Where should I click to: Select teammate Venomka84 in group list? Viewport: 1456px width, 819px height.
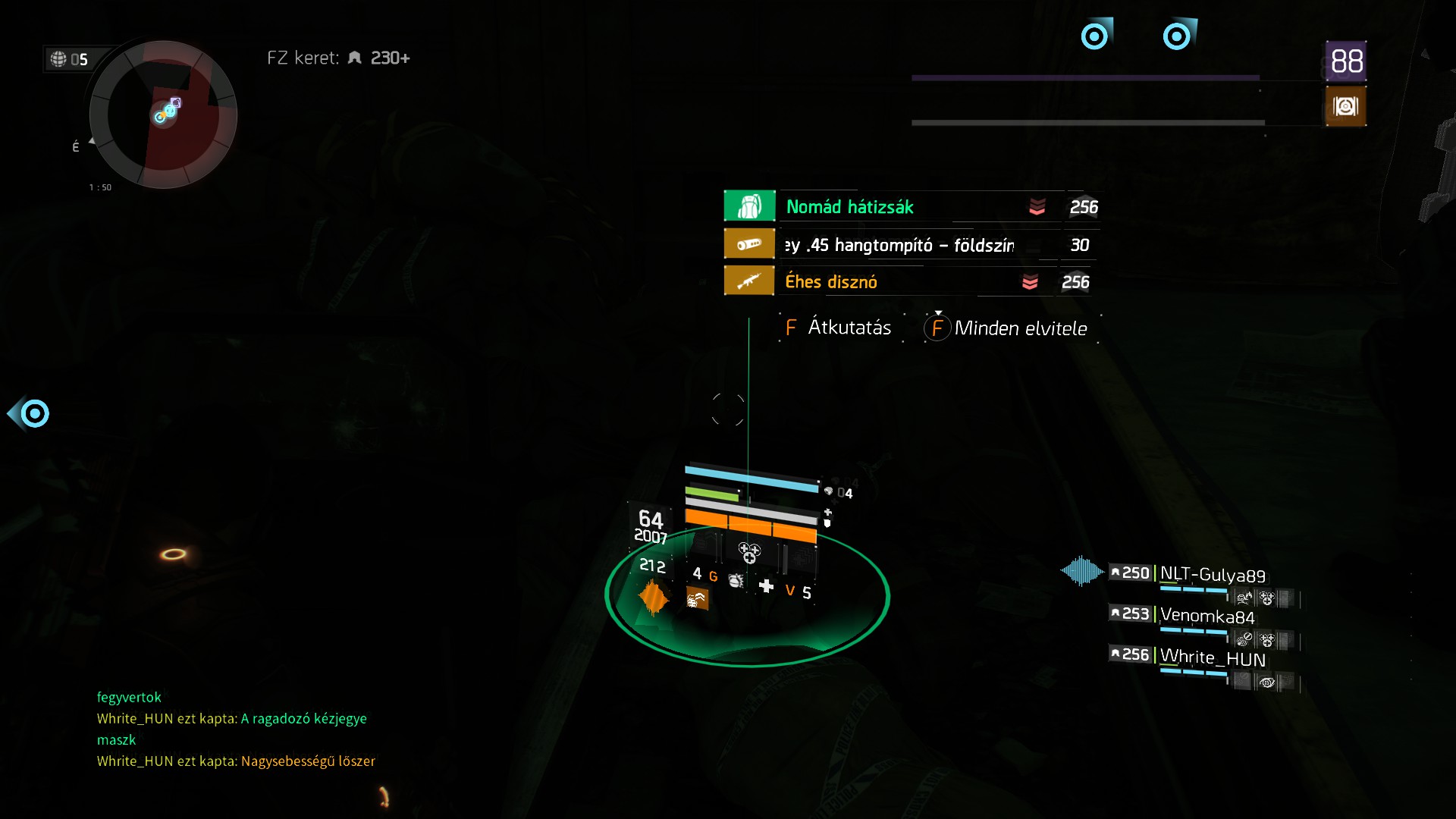(1207, 615)
